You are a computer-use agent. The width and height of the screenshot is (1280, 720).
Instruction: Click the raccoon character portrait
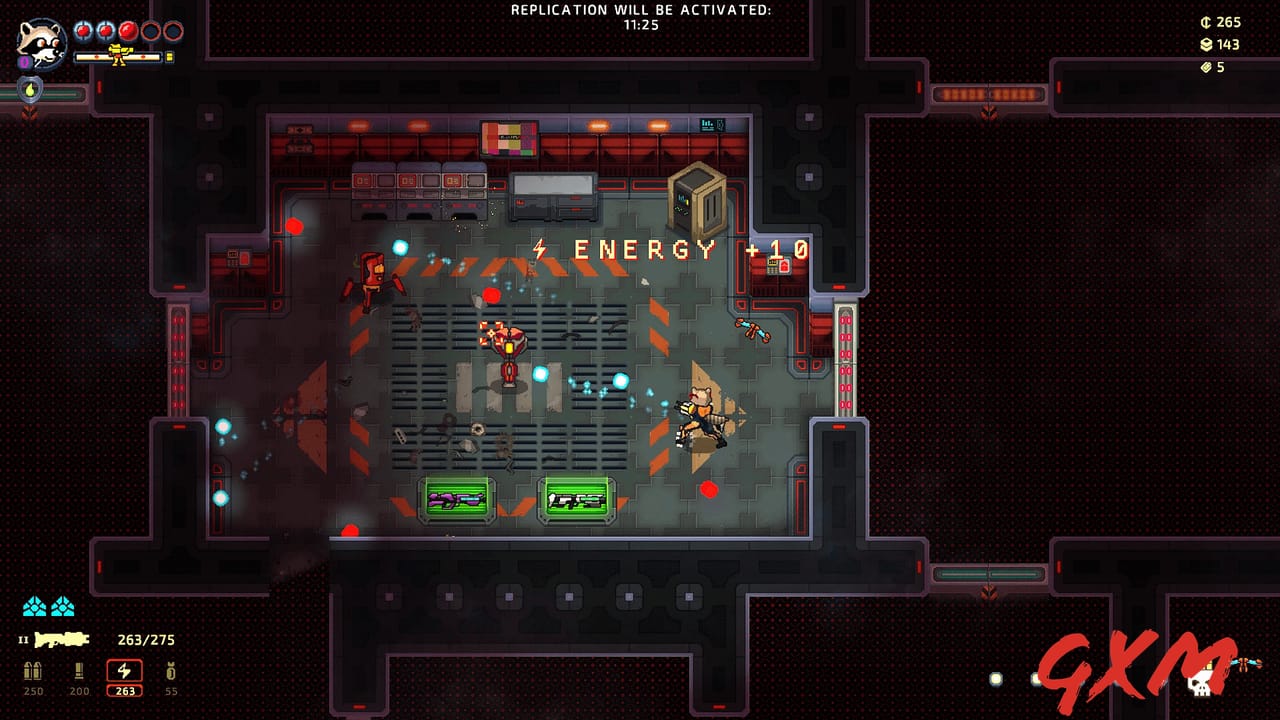coord(41,44)
